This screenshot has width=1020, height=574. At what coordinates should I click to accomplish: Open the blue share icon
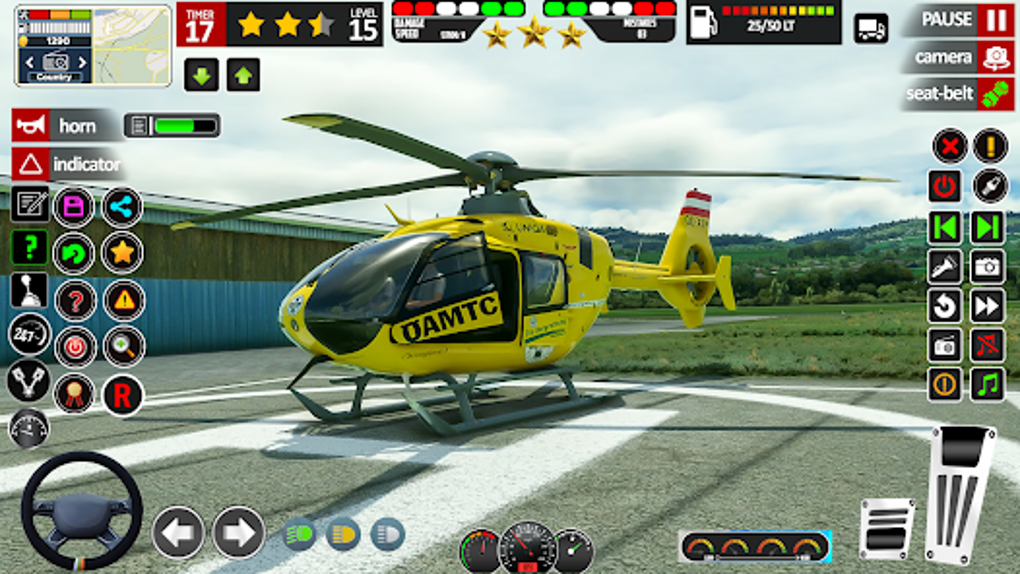click(123, 207)
